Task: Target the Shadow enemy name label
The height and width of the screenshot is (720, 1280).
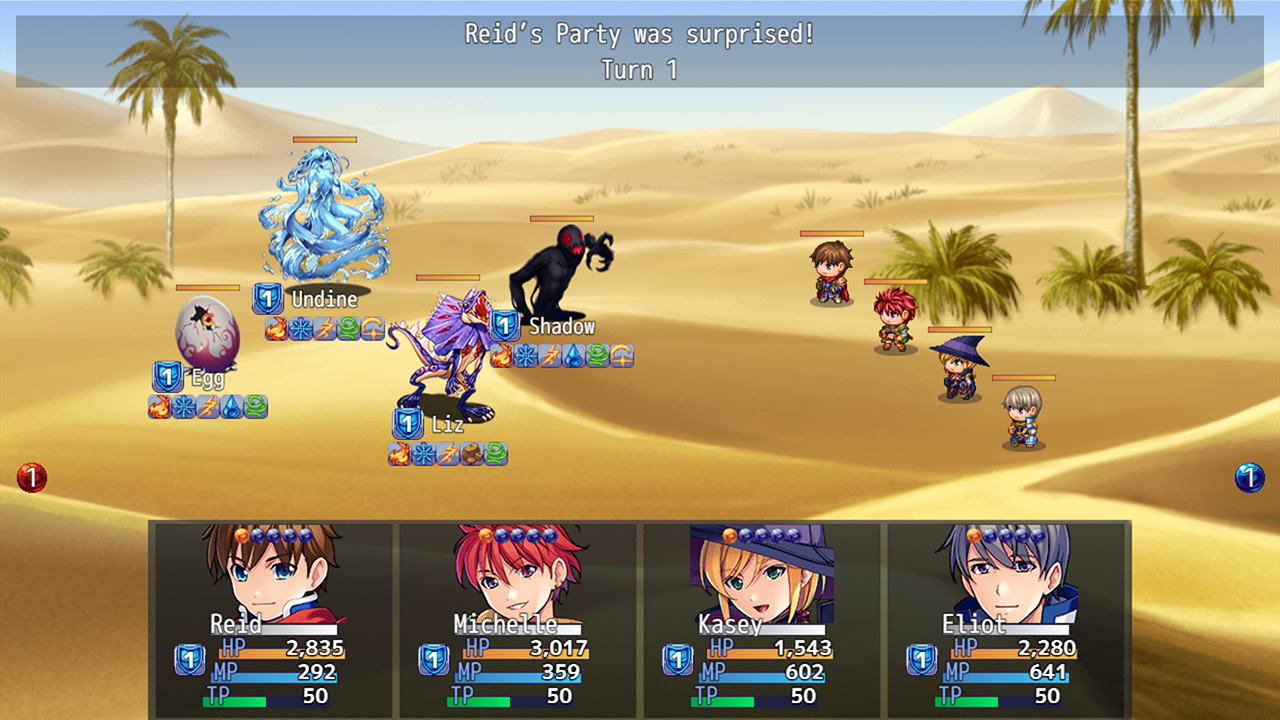Action: point(561,326)
